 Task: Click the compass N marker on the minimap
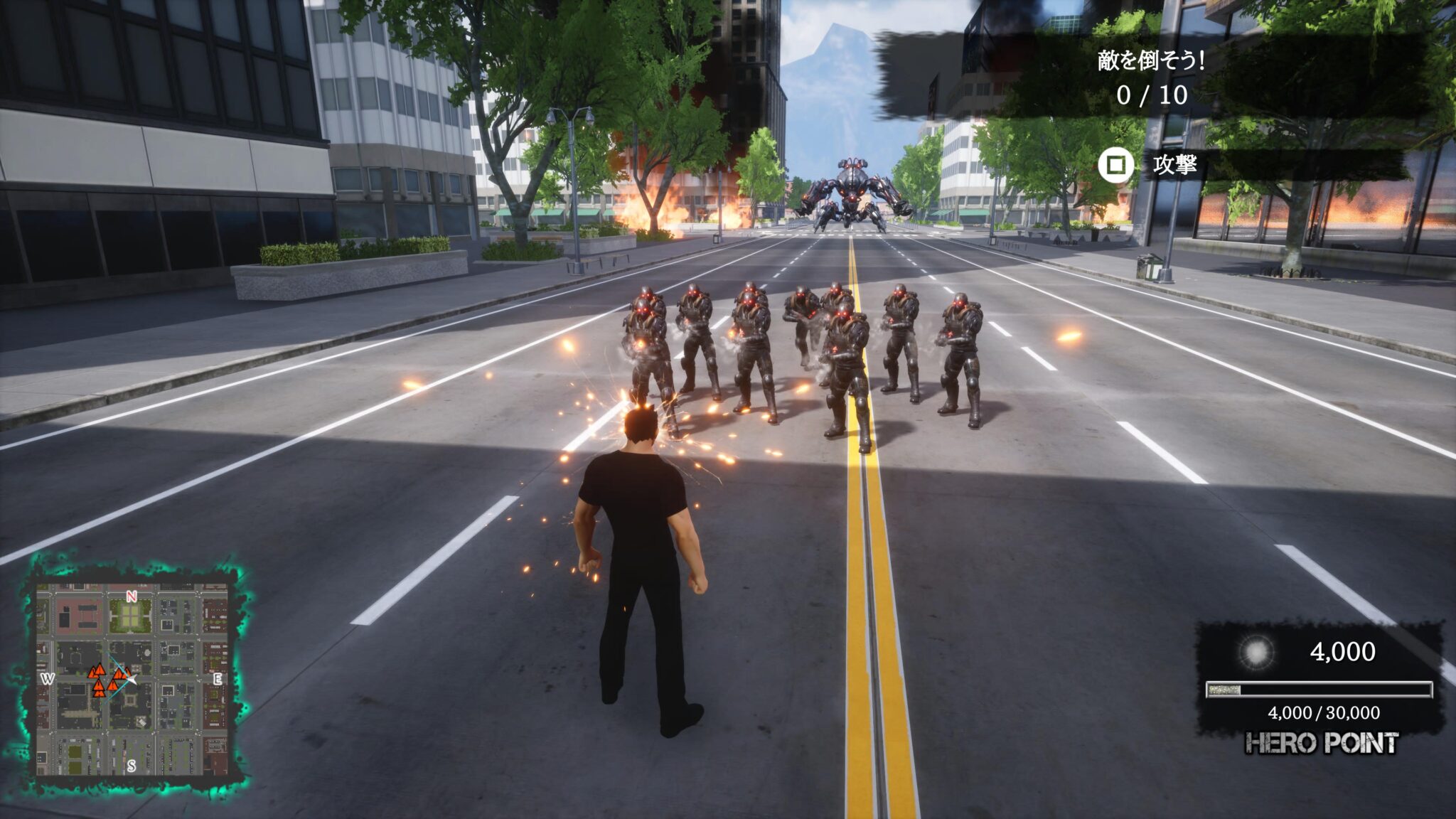tap(132, 597)
